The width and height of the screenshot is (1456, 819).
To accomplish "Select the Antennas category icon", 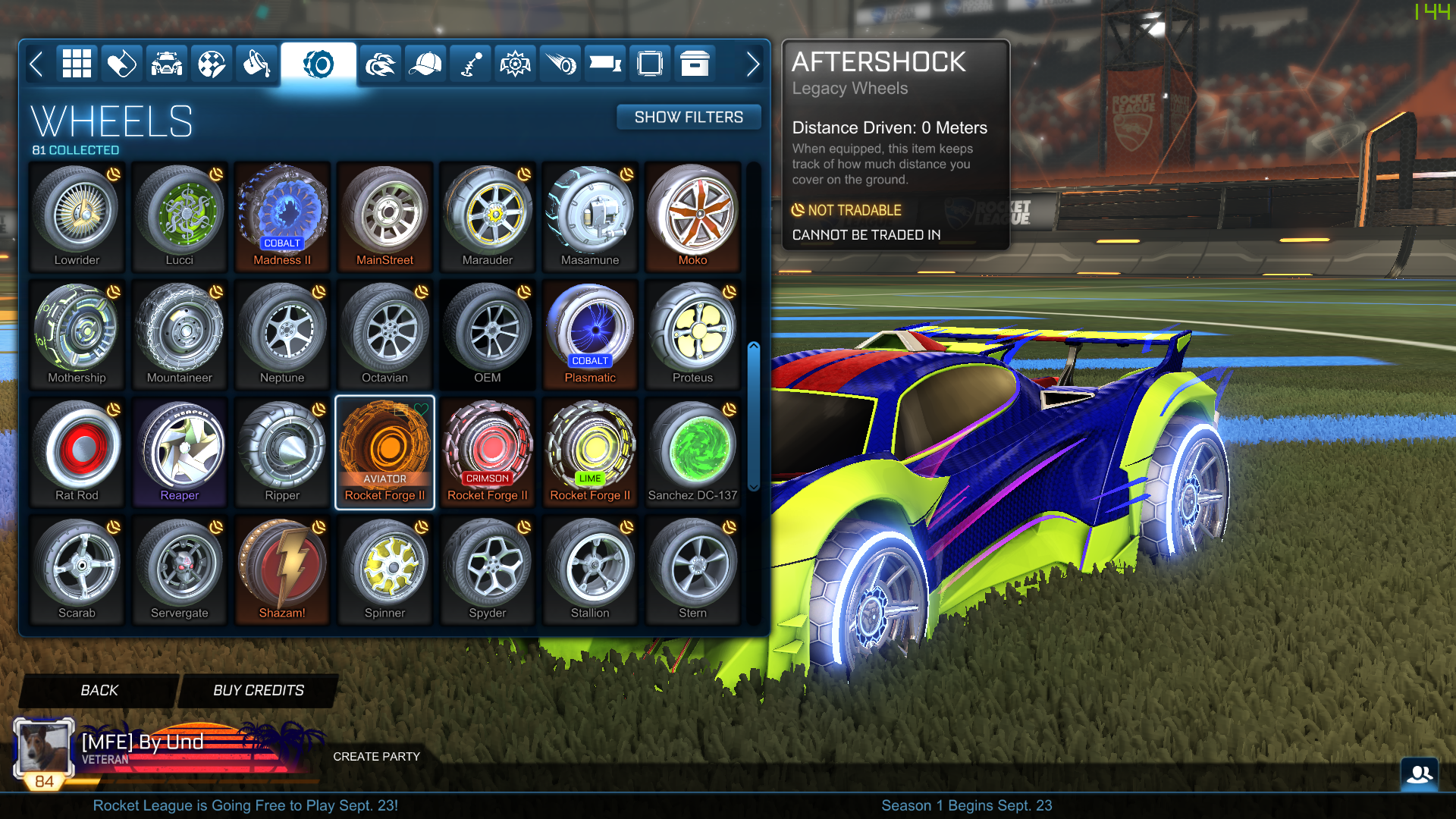I will tap(470, 64).
